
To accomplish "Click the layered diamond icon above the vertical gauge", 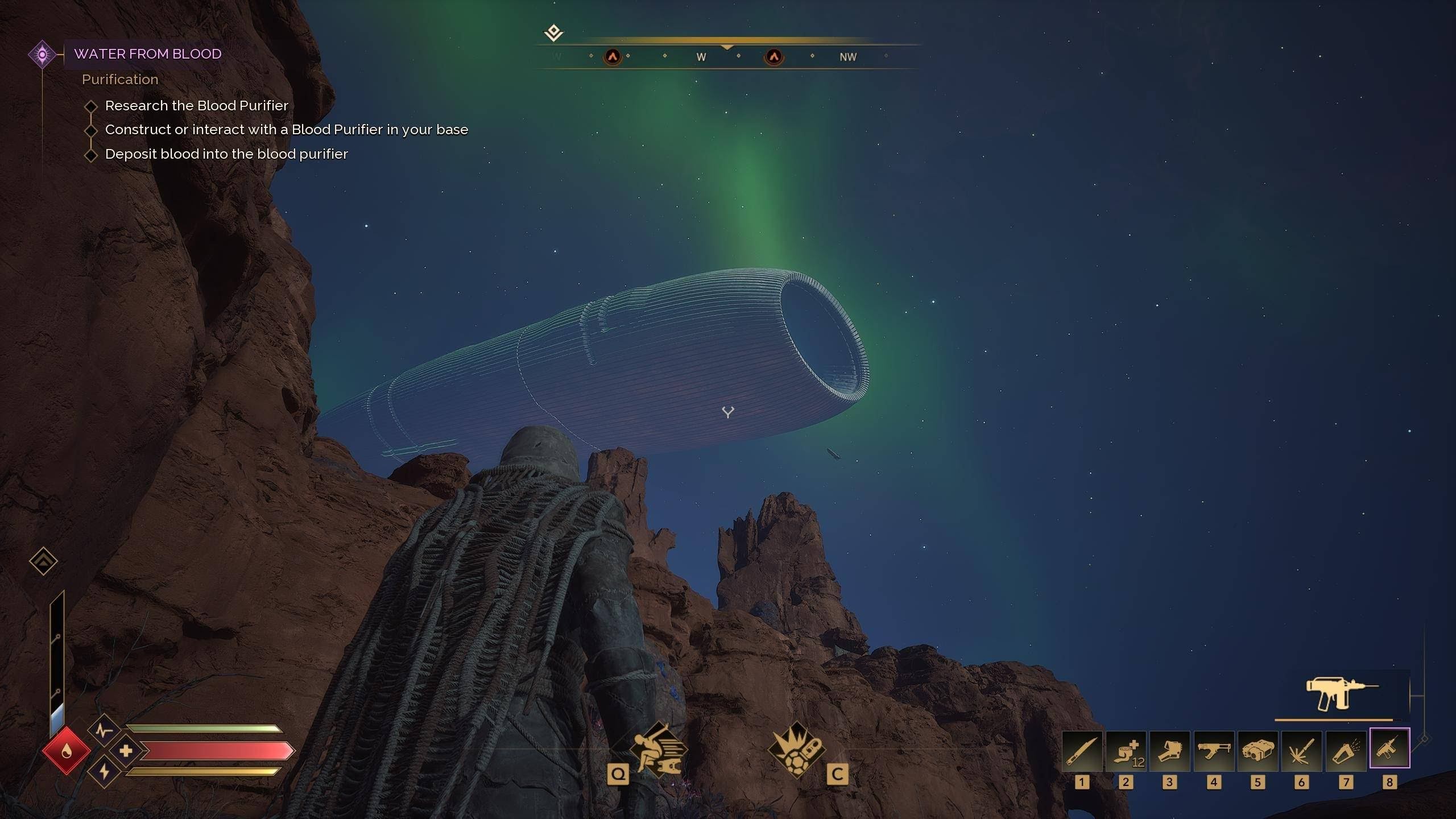I will click(43, 561).
